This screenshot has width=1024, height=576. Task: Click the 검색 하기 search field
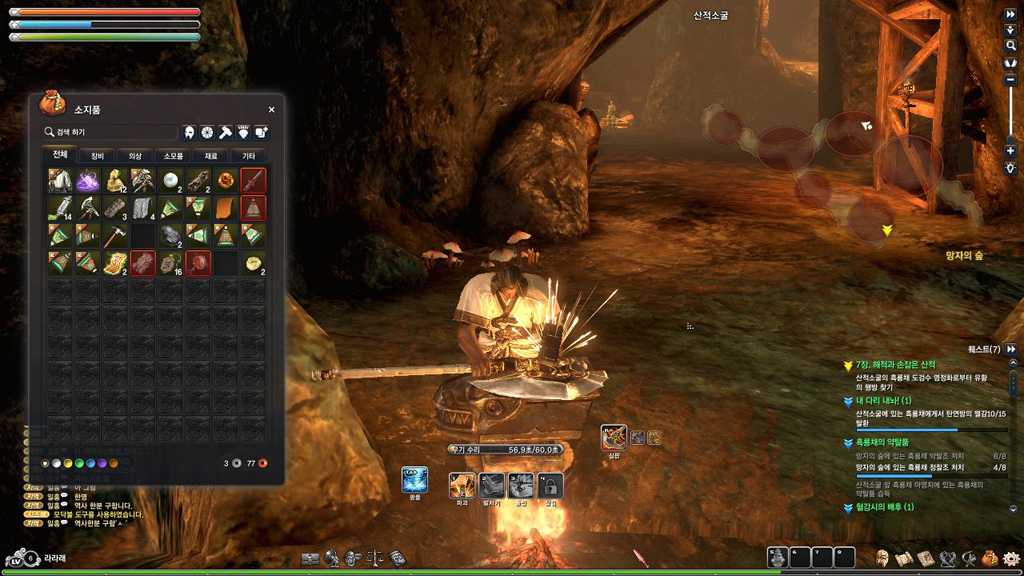pos(110,132)
